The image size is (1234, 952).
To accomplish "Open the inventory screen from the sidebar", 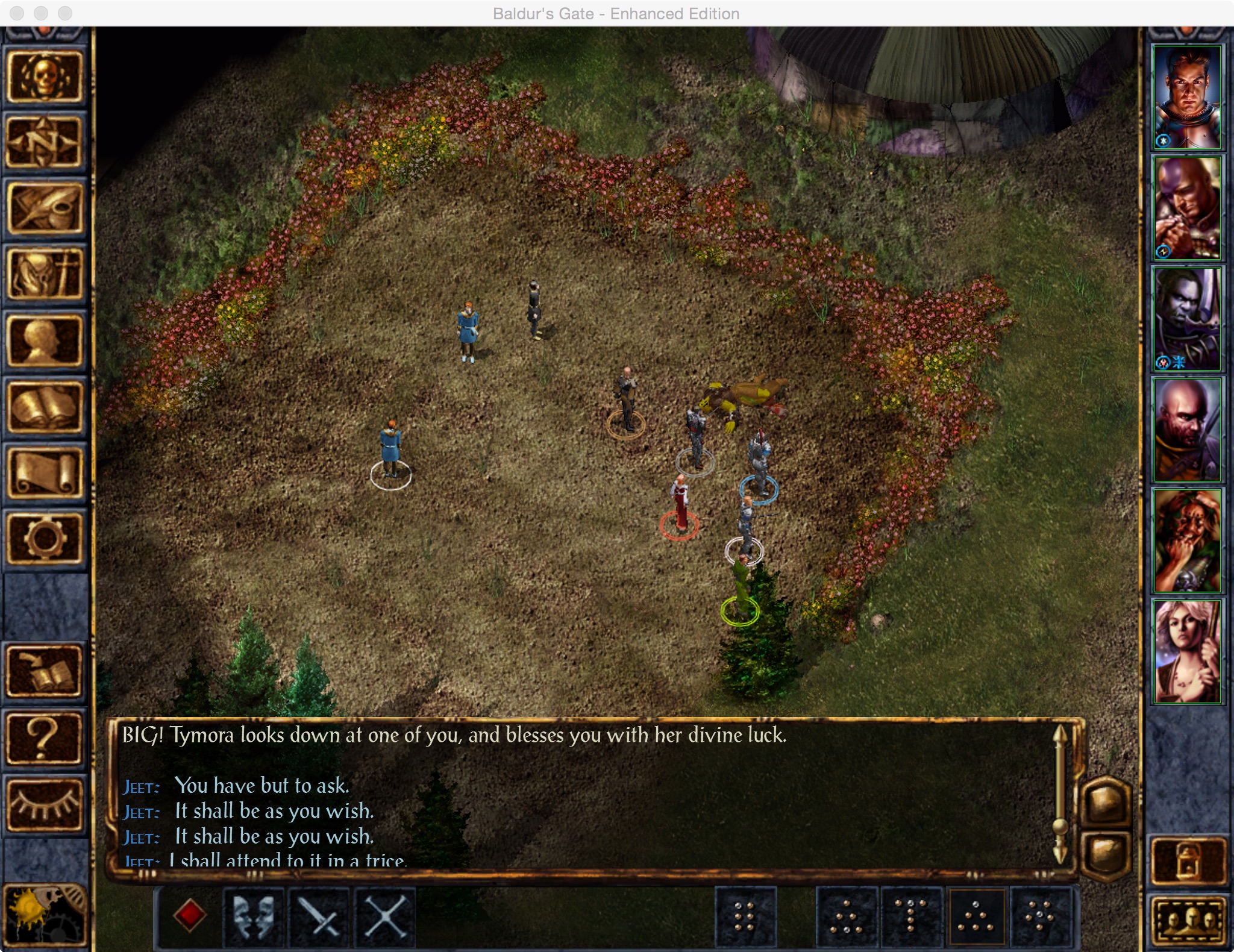I will tap(44, 275).
